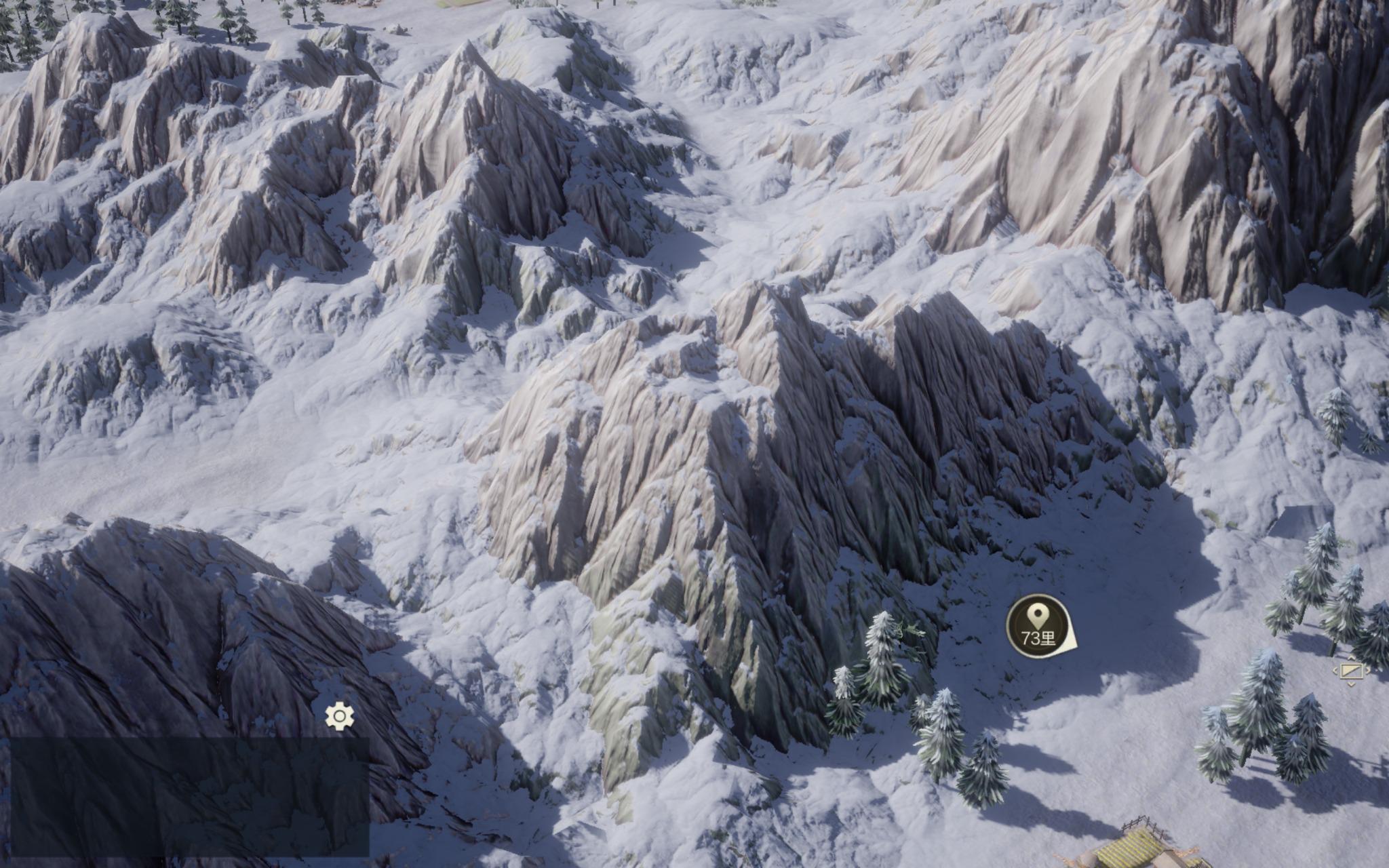The height and width of the screenshot is (868, 1389).
Task: Open the dark chat panel
Action: click(189, 796)
